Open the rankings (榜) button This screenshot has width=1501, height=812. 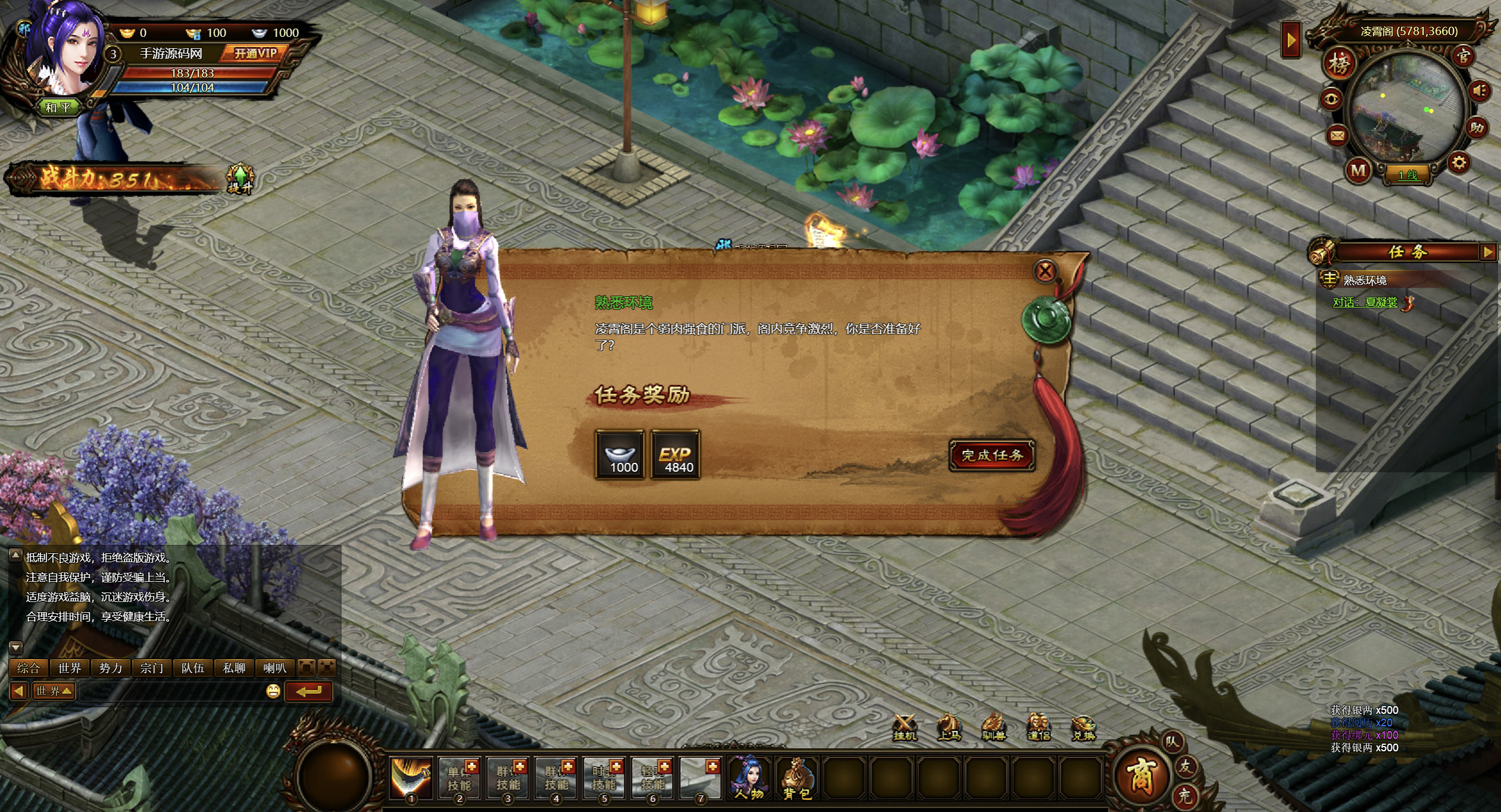click(x=1339, y=64)
